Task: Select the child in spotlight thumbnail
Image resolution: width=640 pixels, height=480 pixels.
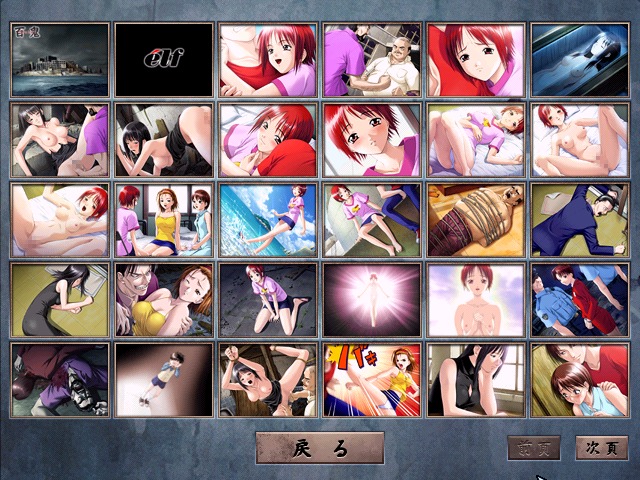Action: pyautogui.click(x=163, y=379)
